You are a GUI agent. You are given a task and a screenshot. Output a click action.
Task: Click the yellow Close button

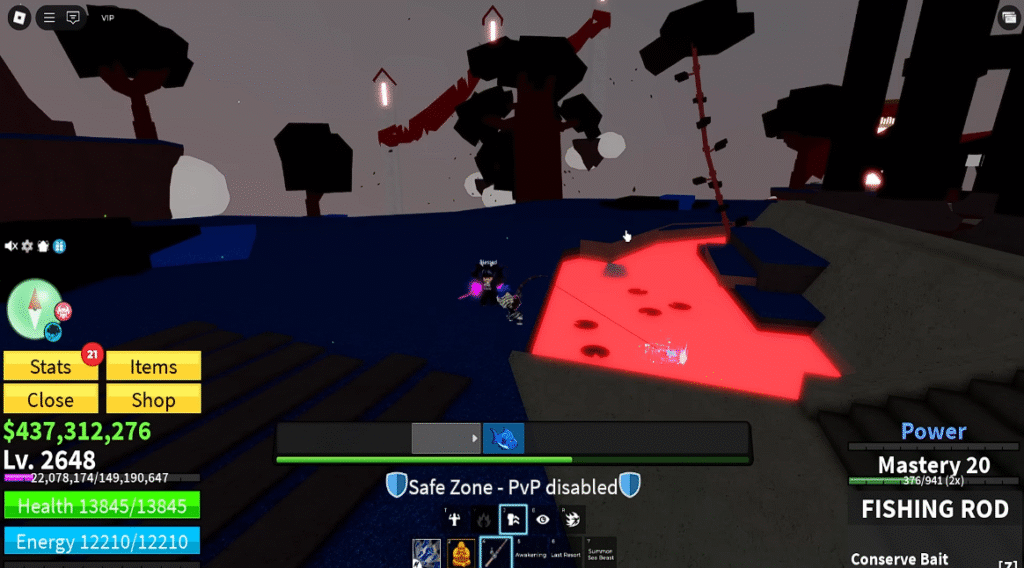click(50, 400)
